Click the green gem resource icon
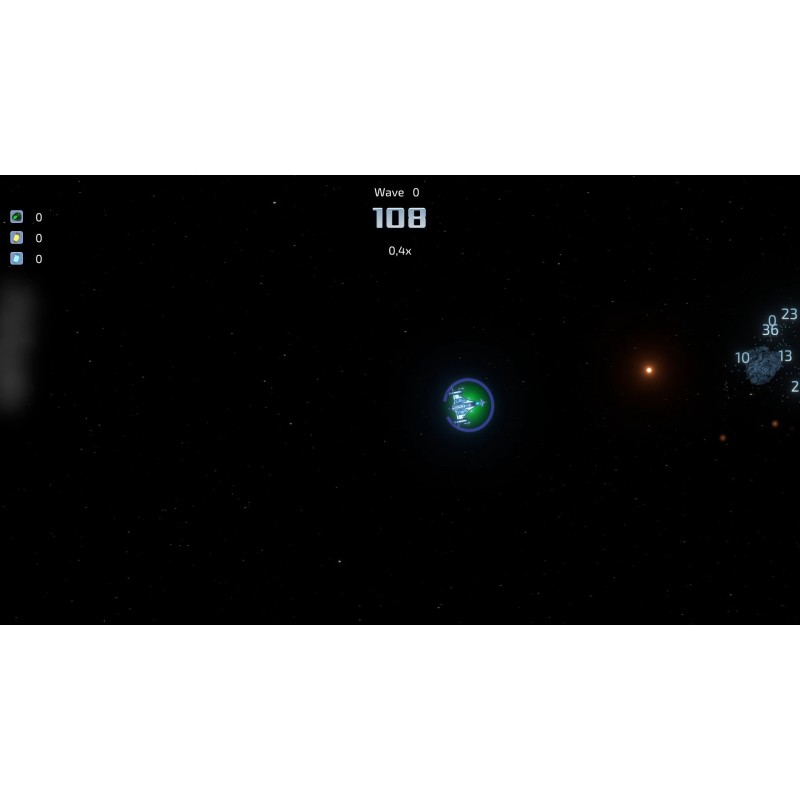The image size is (800, 800). click(17, 217)
